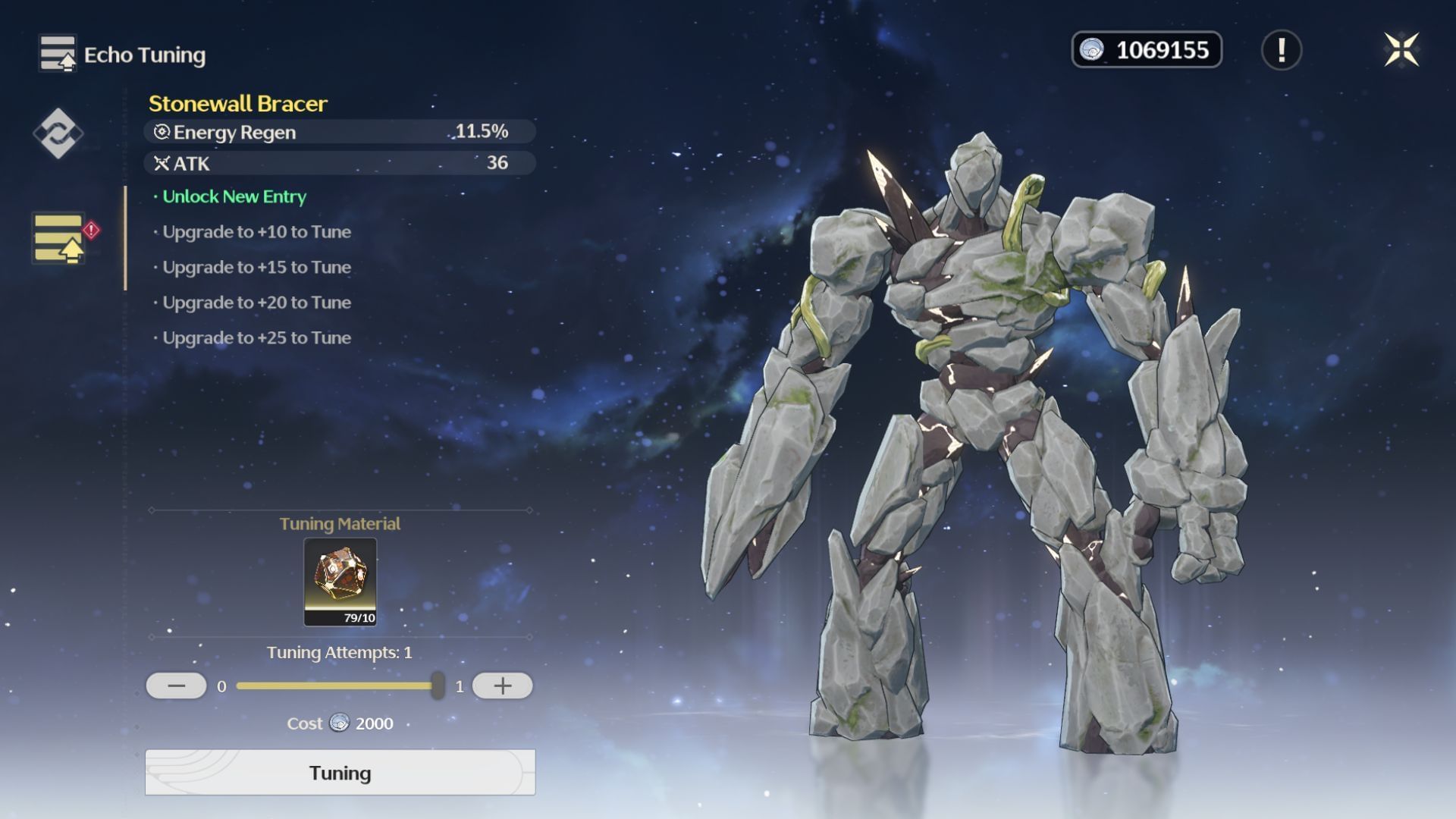
Task: Switch to the Echo Tuning side tab
Action: [59, 238]
